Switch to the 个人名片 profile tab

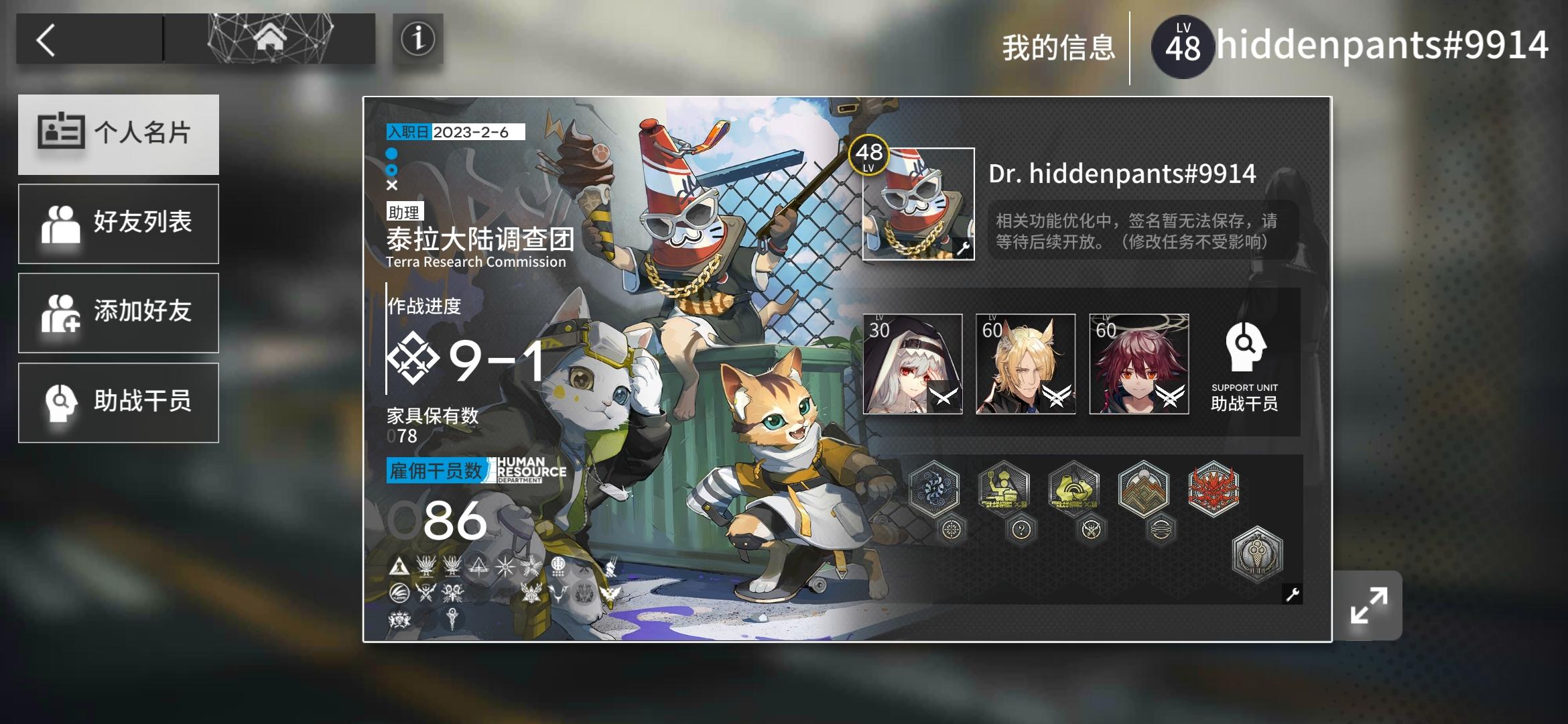point(119,134)
